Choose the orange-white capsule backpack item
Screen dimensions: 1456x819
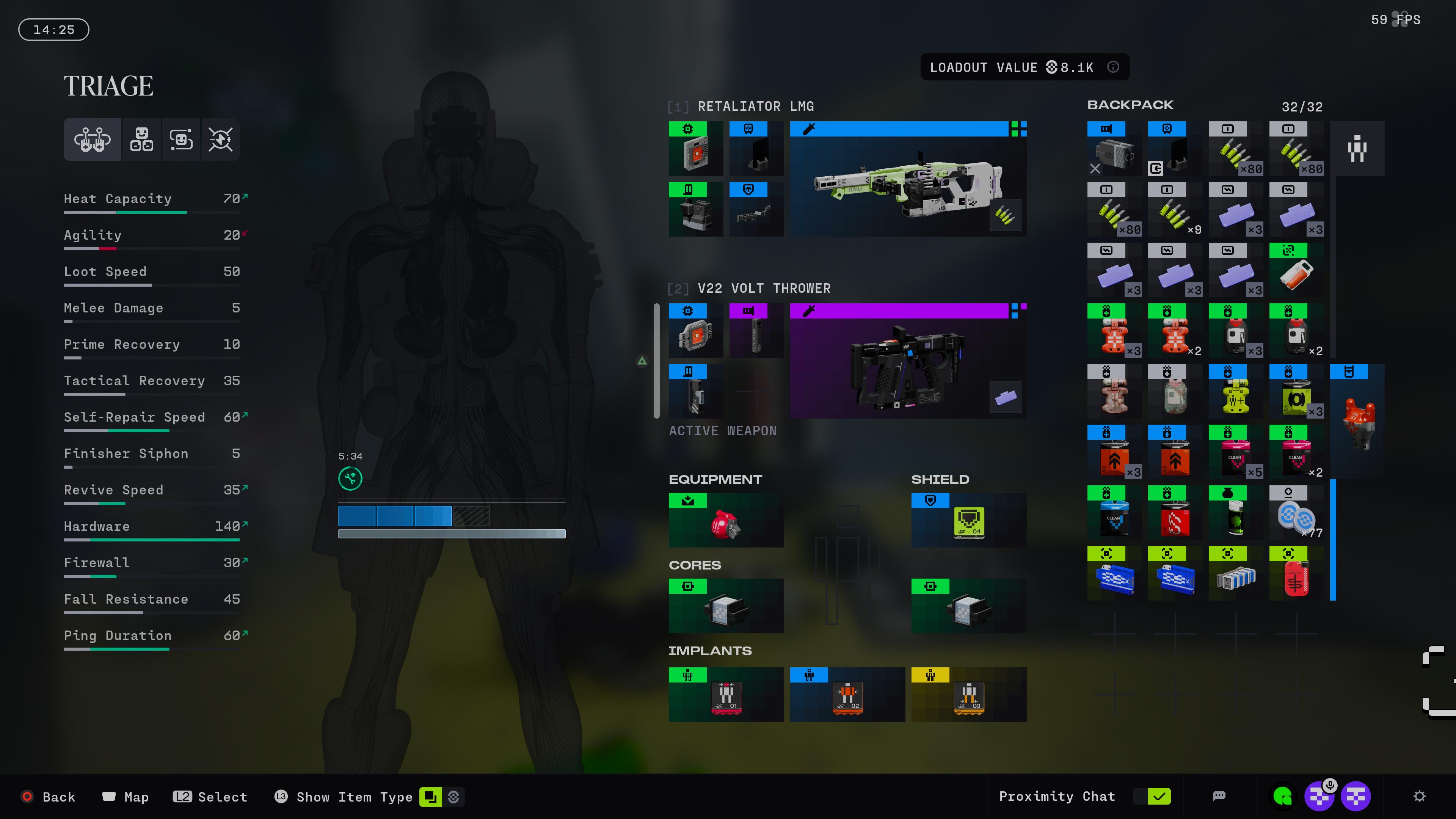(x=1296, y=270)
